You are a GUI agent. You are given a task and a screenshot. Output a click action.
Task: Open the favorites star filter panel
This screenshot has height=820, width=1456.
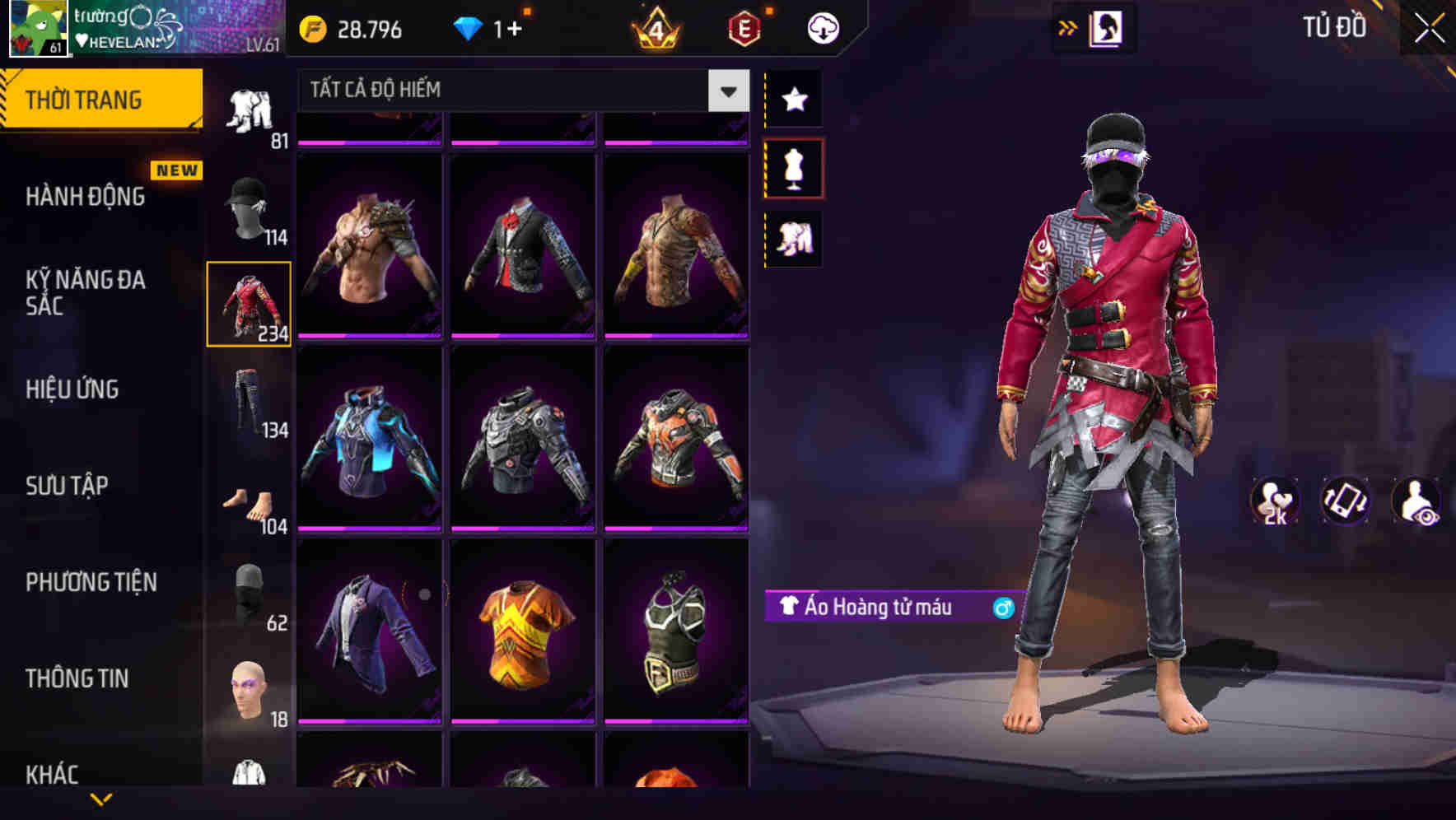[795, 100]
